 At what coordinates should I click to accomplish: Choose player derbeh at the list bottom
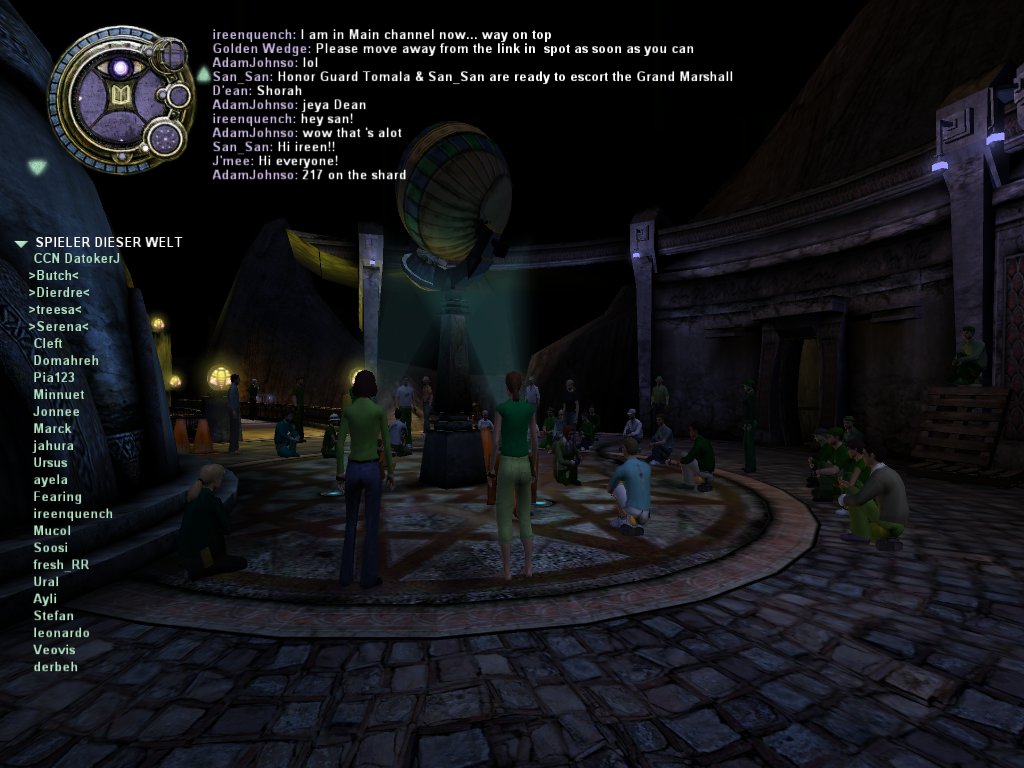pyautogui.click(x=55, y=667)
